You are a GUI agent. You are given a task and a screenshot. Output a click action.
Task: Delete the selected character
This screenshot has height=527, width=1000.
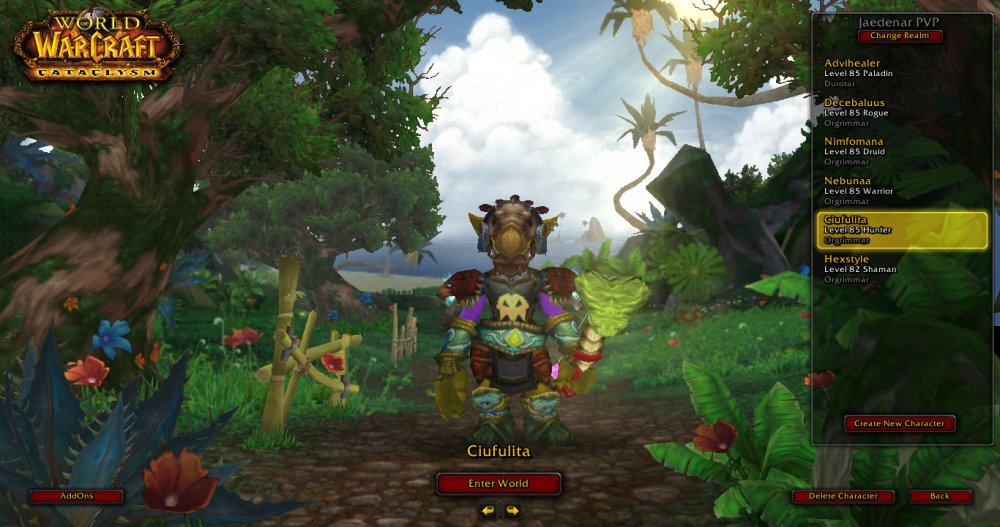(x=844, y=496)
